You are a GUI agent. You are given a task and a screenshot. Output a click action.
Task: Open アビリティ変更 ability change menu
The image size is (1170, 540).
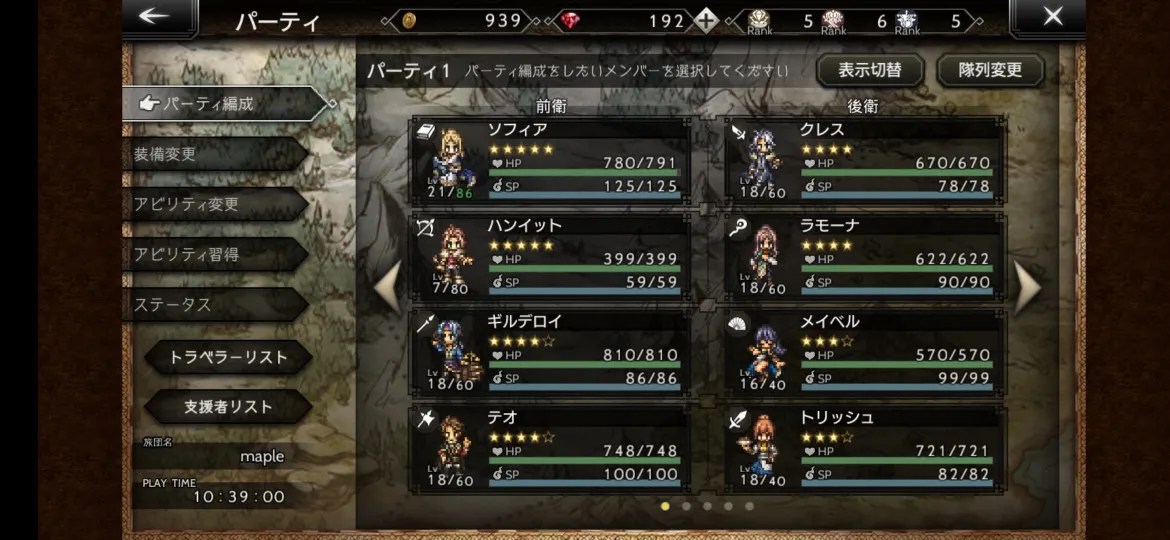(x=215, y=204)
